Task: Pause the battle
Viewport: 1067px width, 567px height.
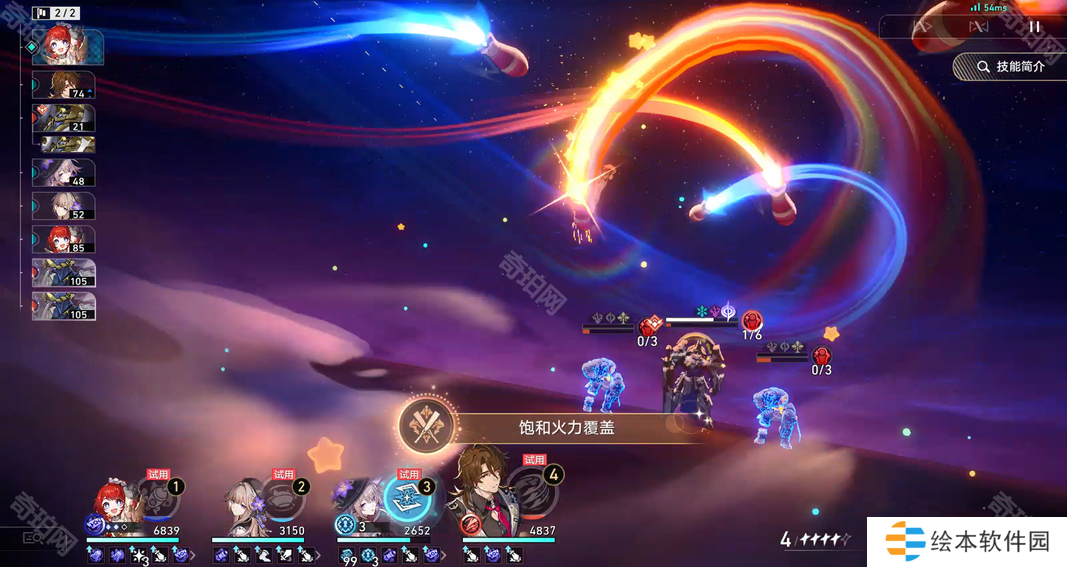Action: click(x=1034, y=27)
